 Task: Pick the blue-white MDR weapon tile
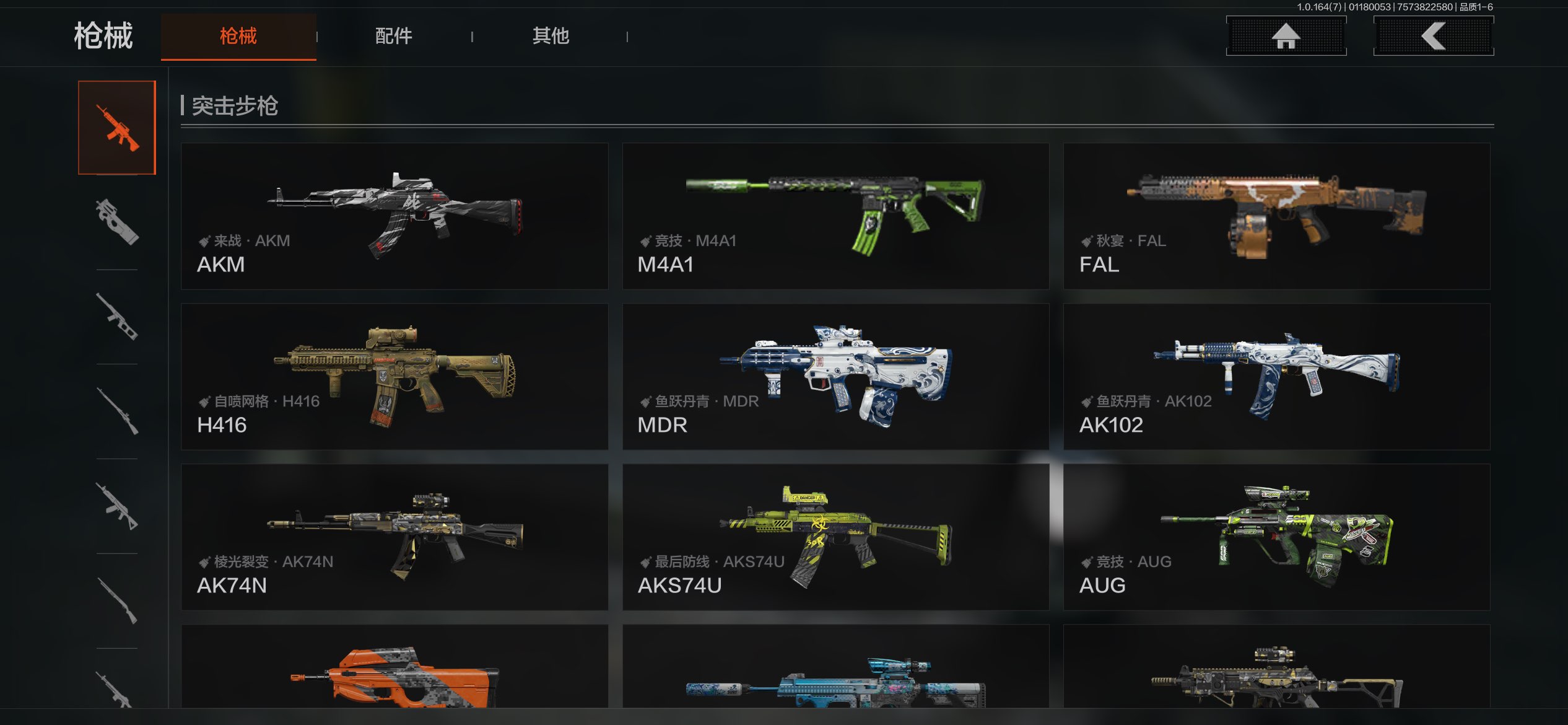835,377
